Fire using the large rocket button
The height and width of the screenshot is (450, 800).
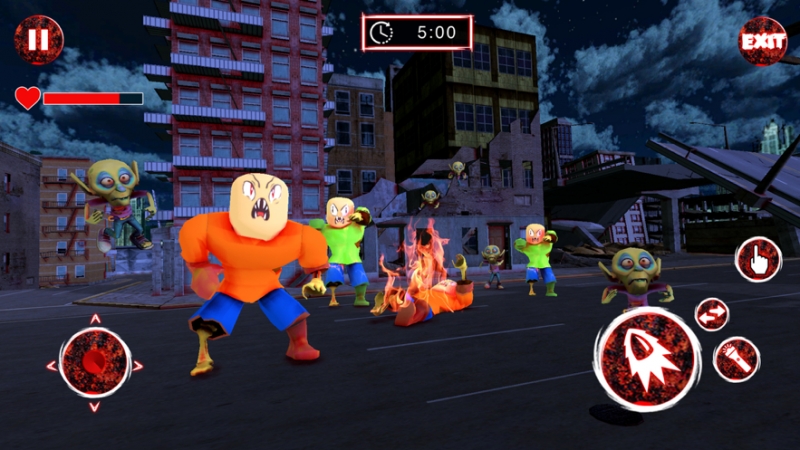tap(647, 358)
